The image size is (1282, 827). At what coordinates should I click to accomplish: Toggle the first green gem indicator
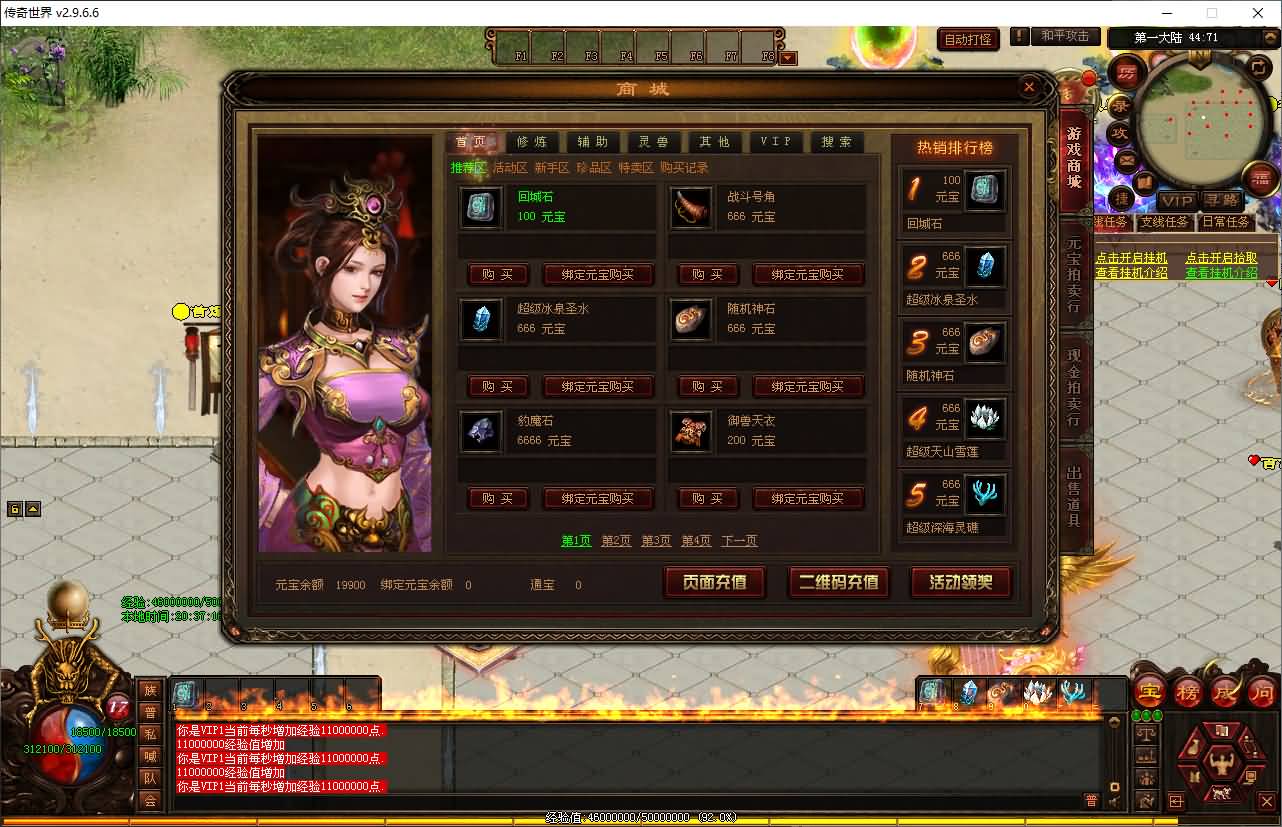1136,714
